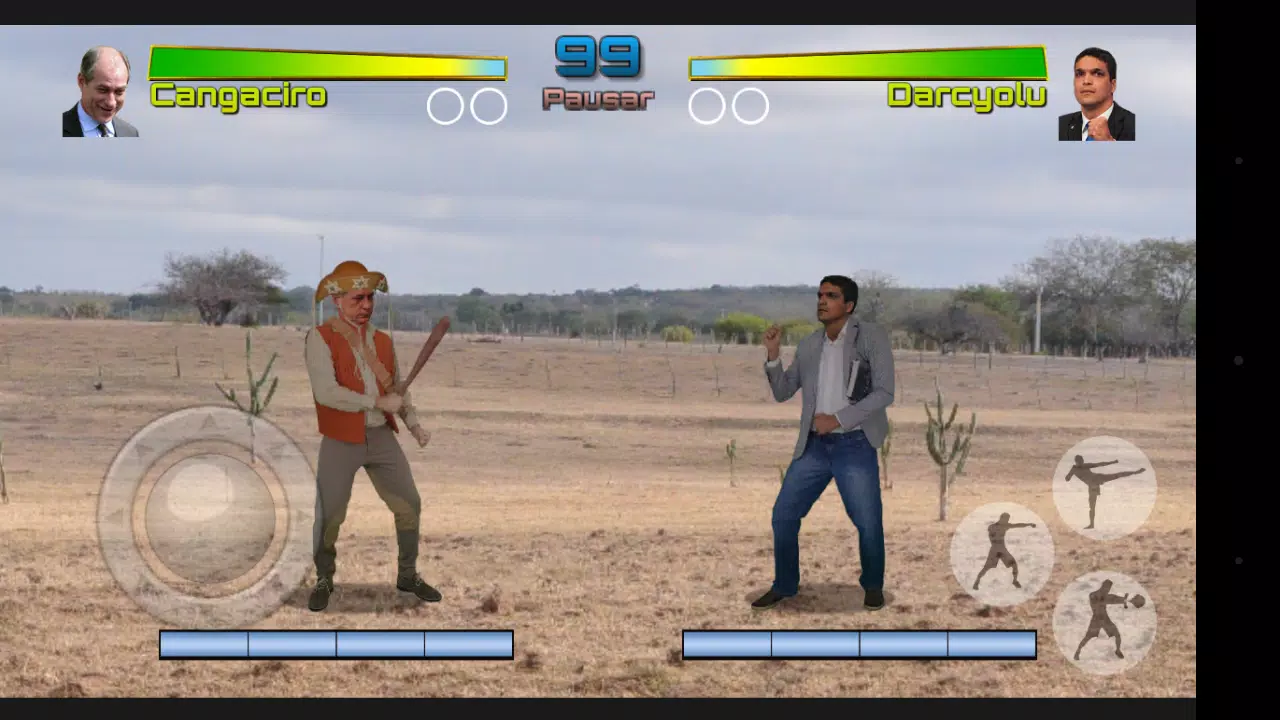Tap the Cangaciro name label
1280x720 pixels.
(238, 95)
